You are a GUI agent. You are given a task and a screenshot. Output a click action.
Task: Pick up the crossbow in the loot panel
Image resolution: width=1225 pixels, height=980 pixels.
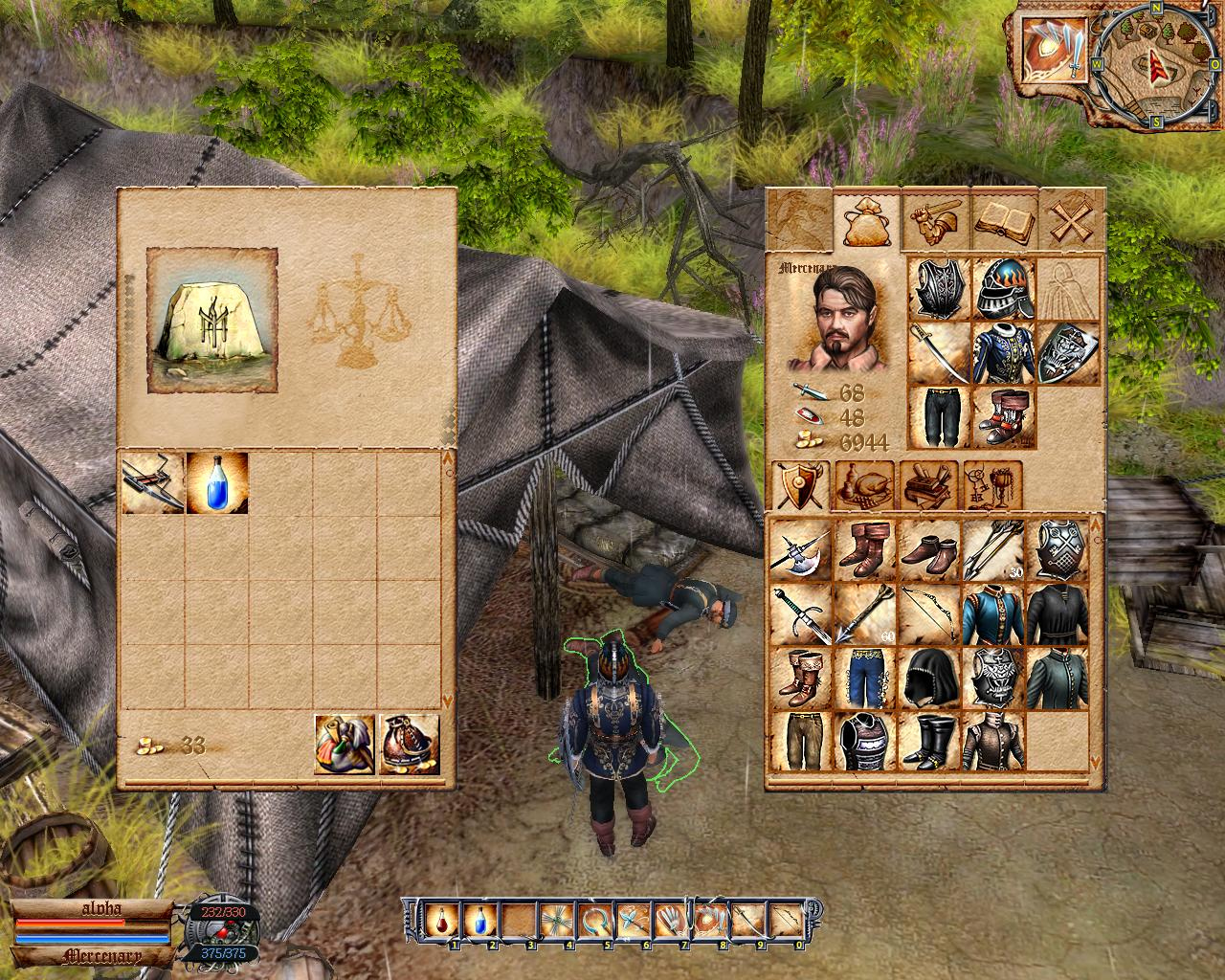click(153, 483)
